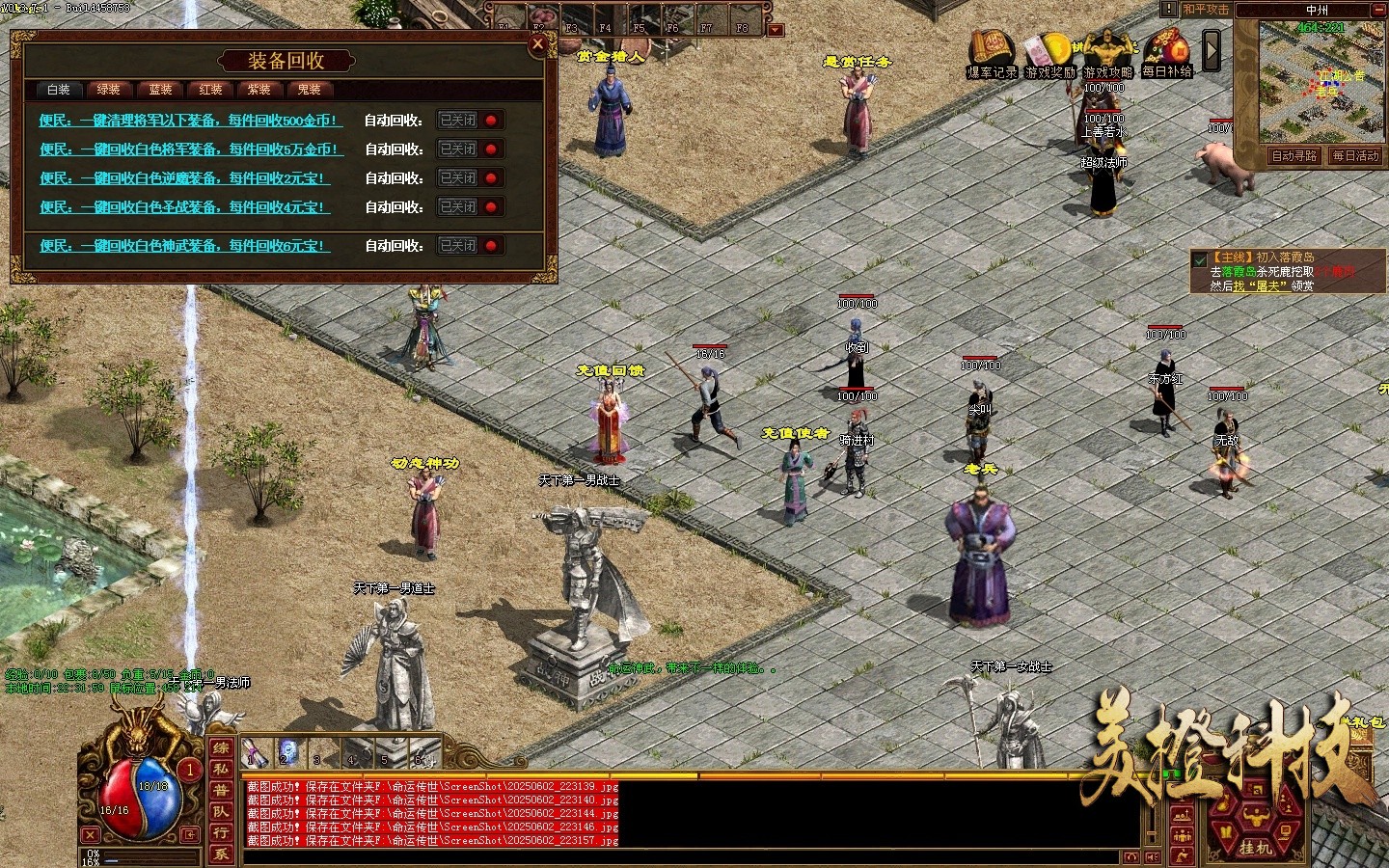Viewport: 1389px width, 868px height.
Task: Switch to the 绿装 tab
Action: click(x=109, y=90)
